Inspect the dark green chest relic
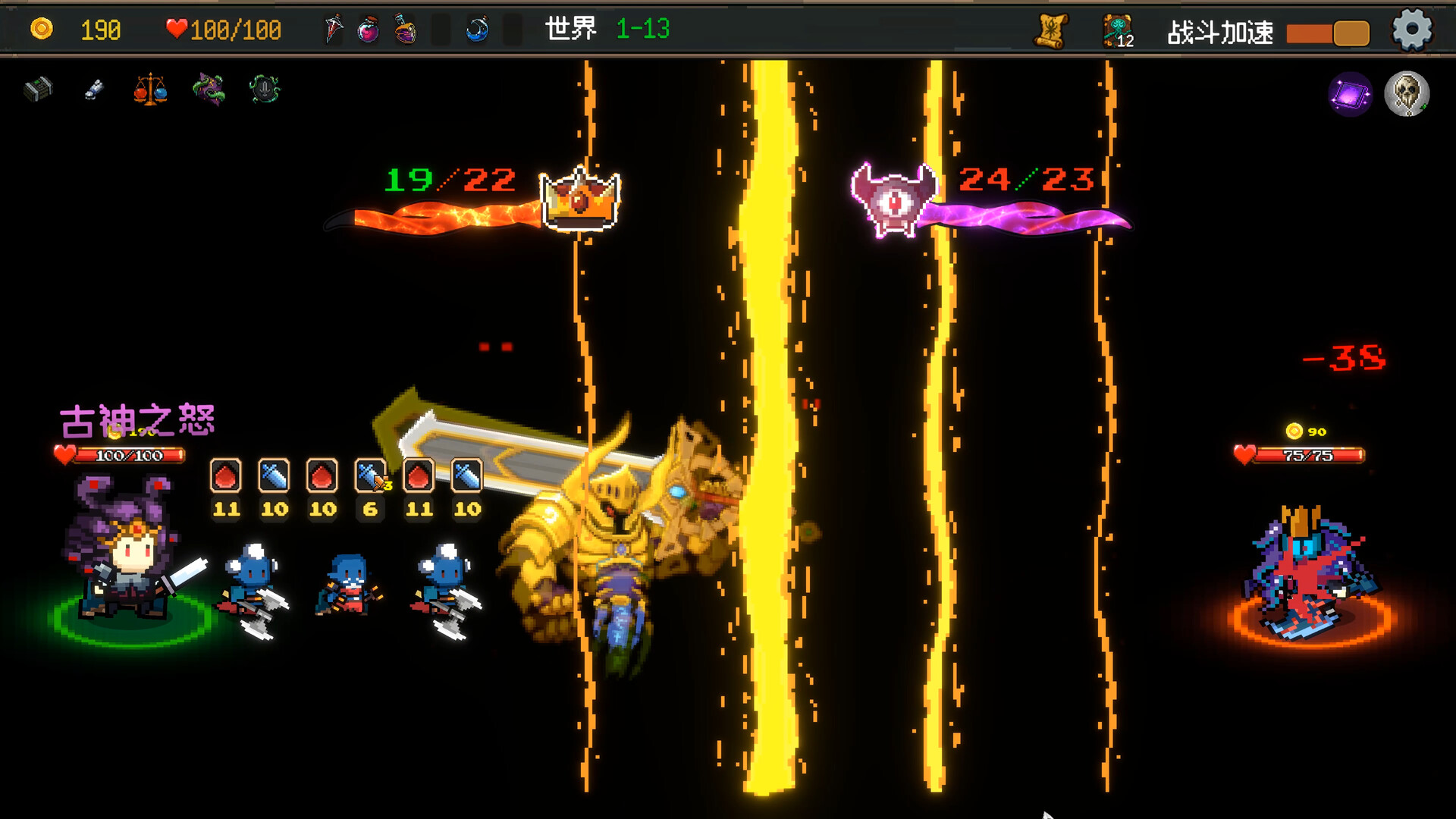This screenshot has height=819, width=1456. click(x=38, y=89)
